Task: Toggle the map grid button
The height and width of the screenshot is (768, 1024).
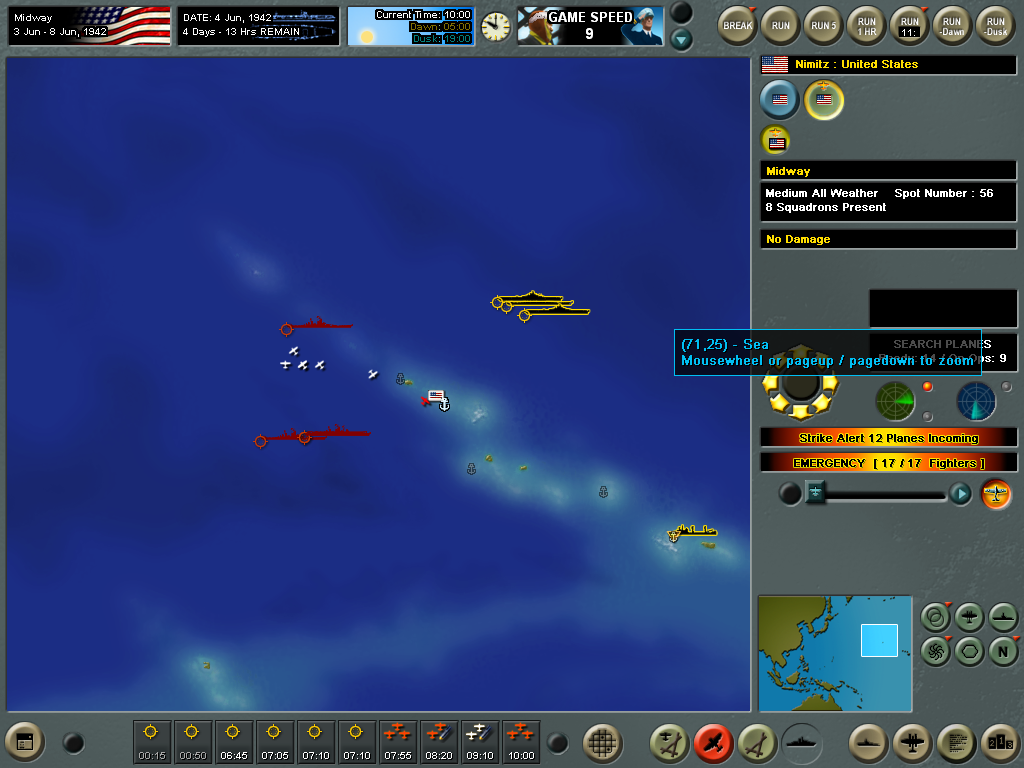Action: tap(602, 742)
